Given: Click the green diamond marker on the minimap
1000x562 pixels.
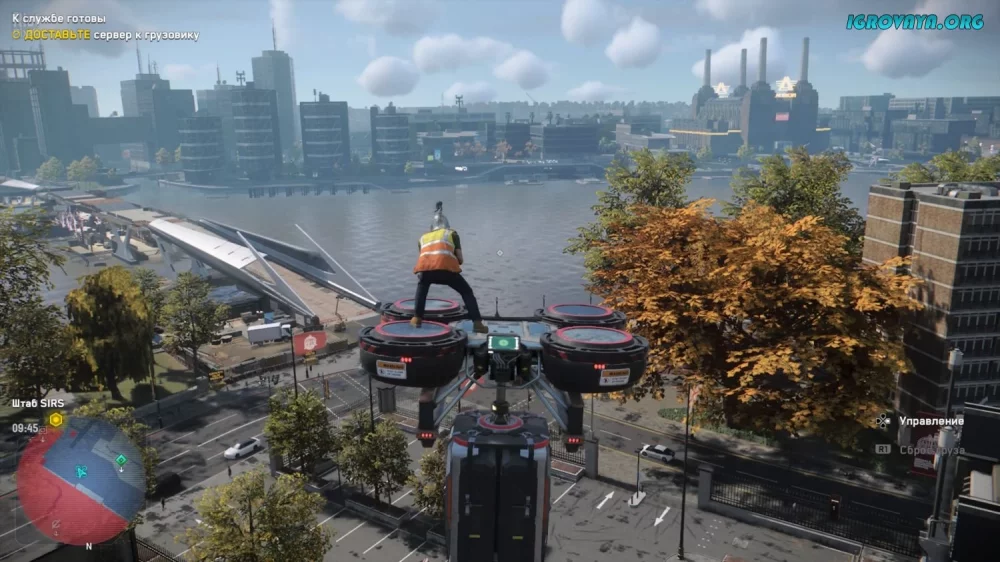Looking at the screenshot, I should [x=121, y=460].
